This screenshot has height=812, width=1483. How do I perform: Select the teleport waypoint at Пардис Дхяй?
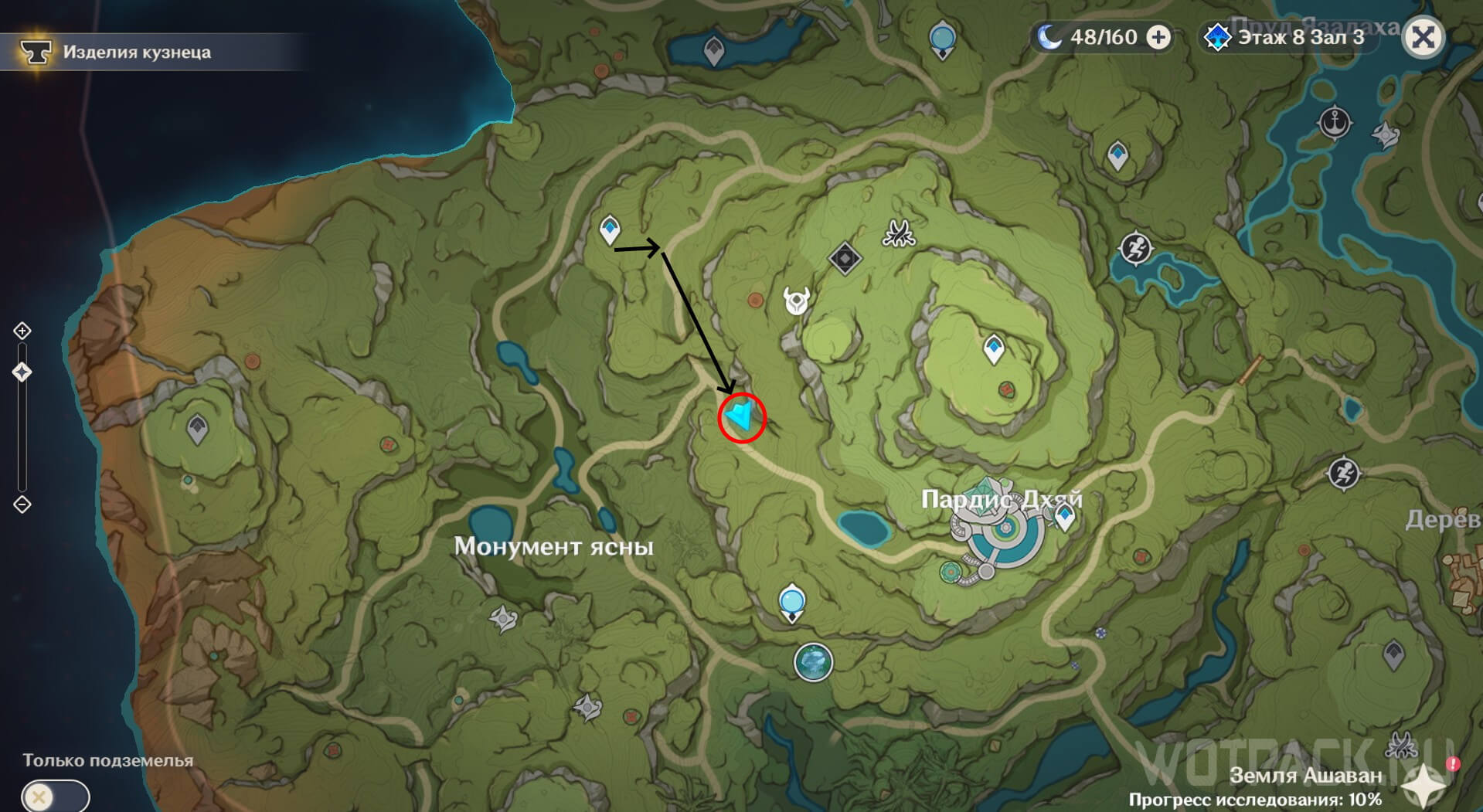[x=1065, y=516]
